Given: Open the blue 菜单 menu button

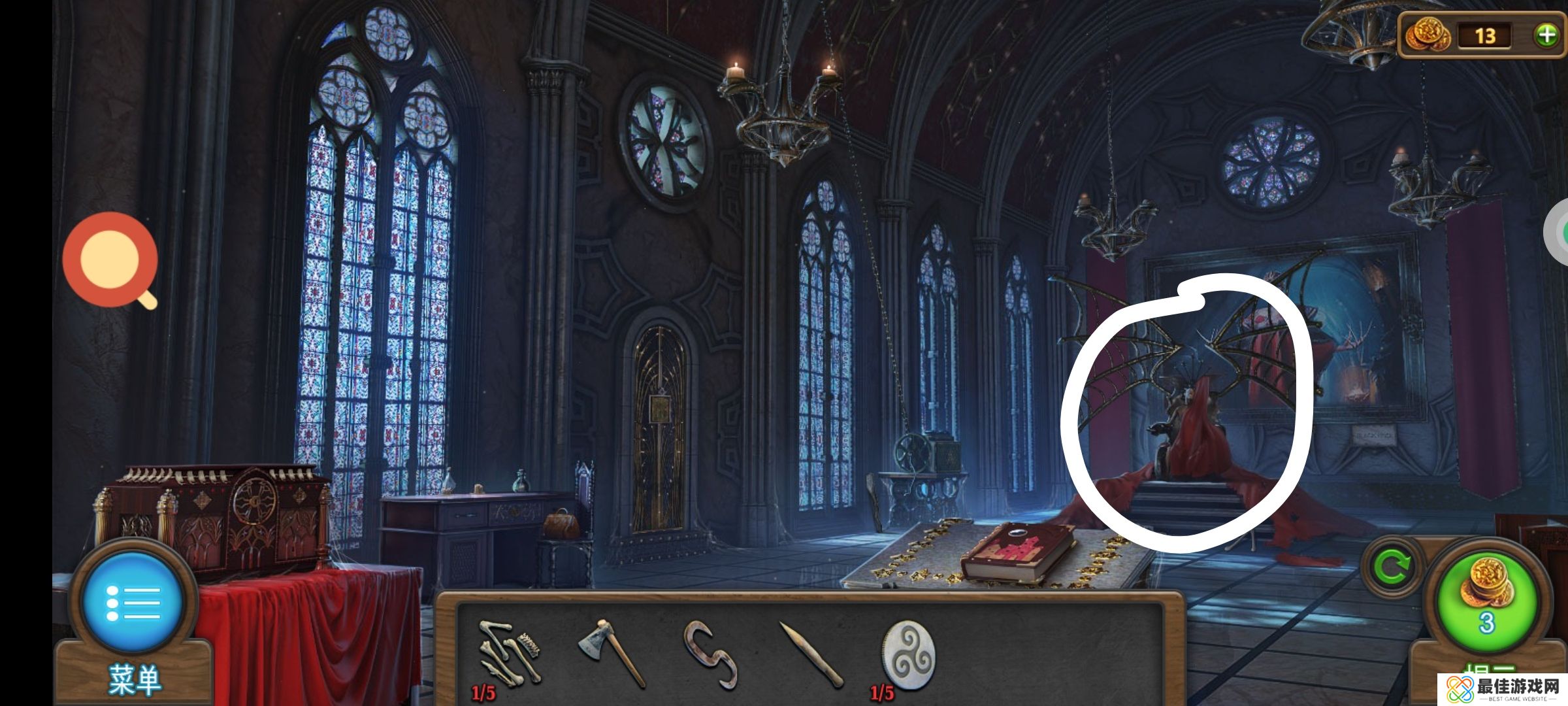Looking at the screenshot, I should (133, 603).
